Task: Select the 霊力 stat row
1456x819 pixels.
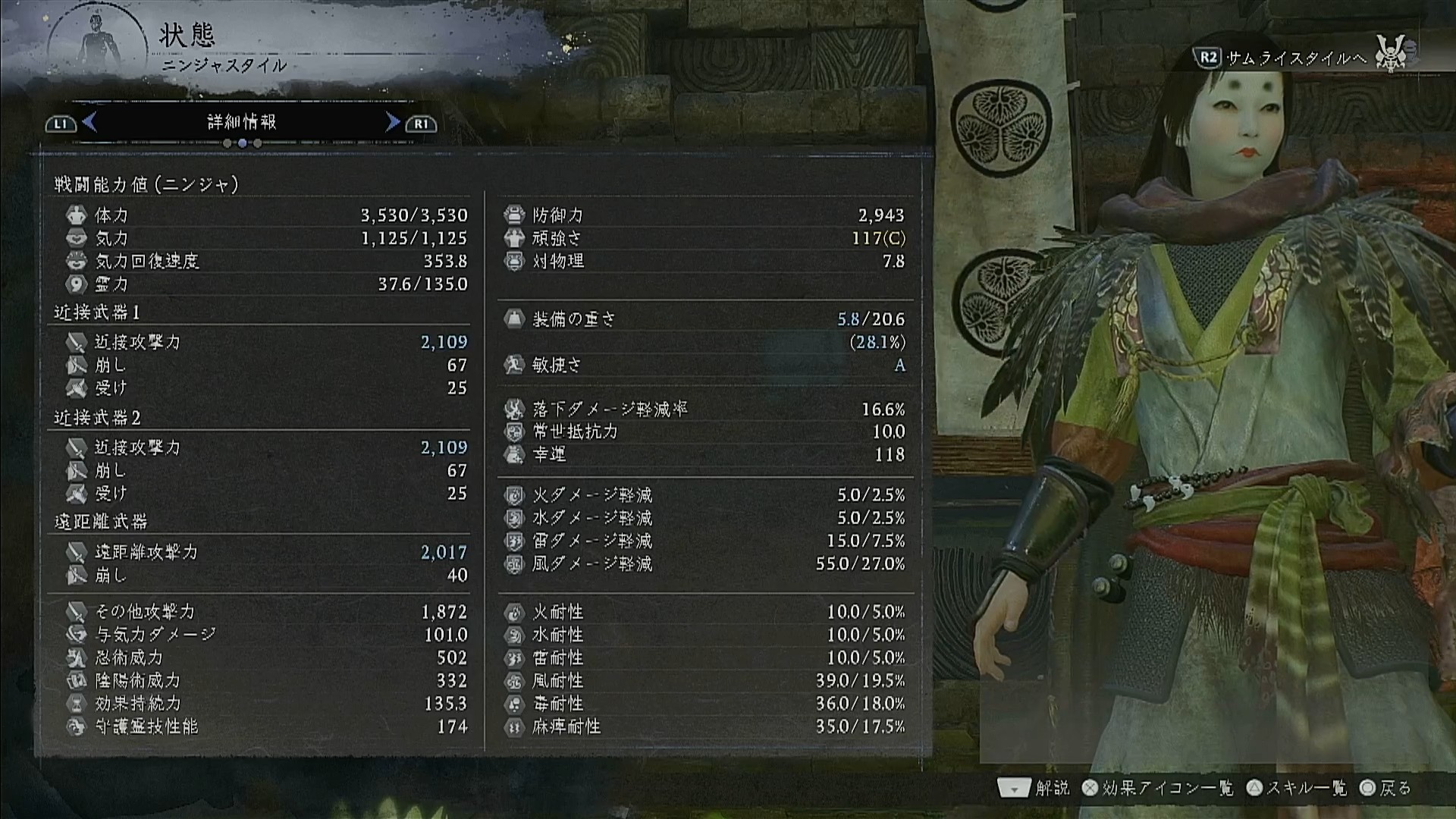Action: tap(265, 284)
